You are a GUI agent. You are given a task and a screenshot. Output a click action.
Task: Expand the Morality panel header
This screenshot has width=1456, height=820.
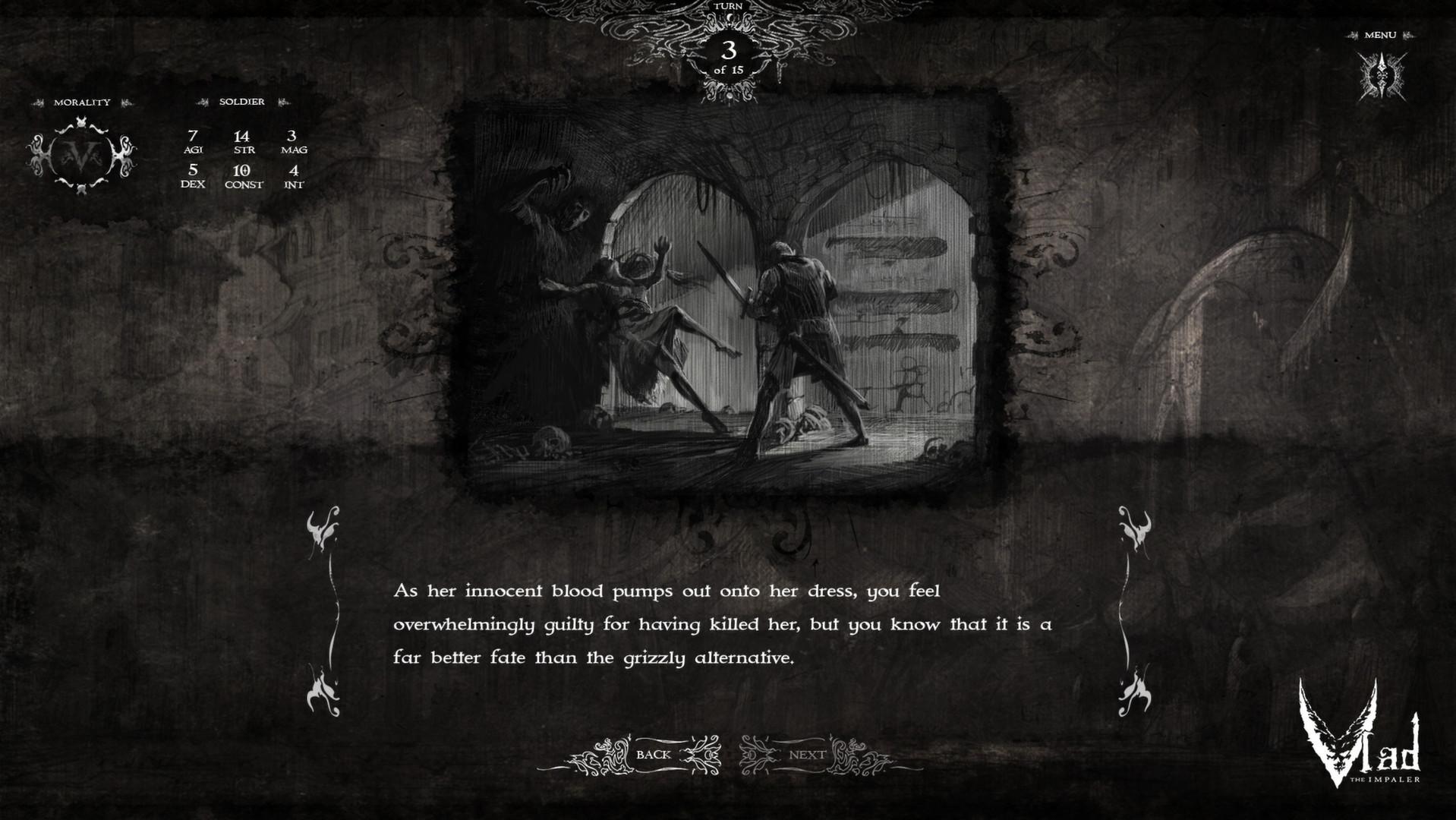84,101
